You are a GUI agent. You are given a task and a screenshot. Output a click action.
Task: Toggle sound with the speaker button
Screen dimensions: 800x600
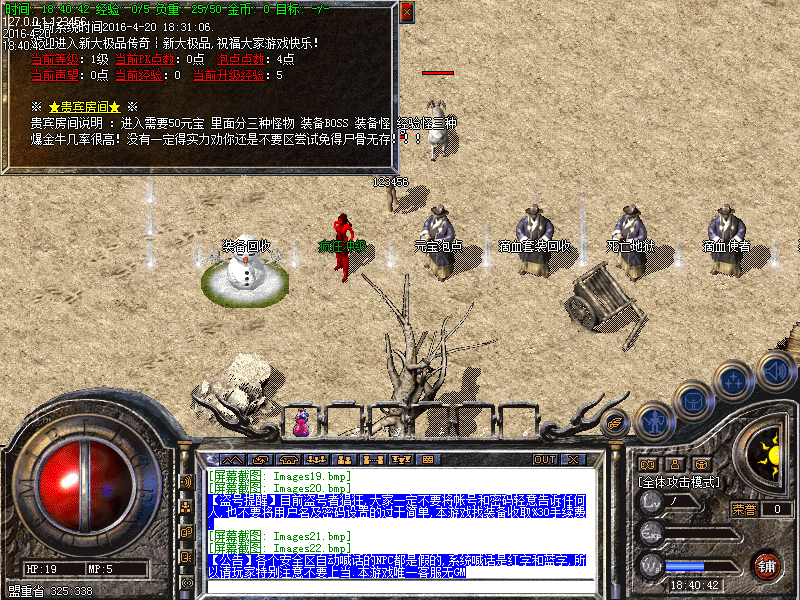(775, 368)
